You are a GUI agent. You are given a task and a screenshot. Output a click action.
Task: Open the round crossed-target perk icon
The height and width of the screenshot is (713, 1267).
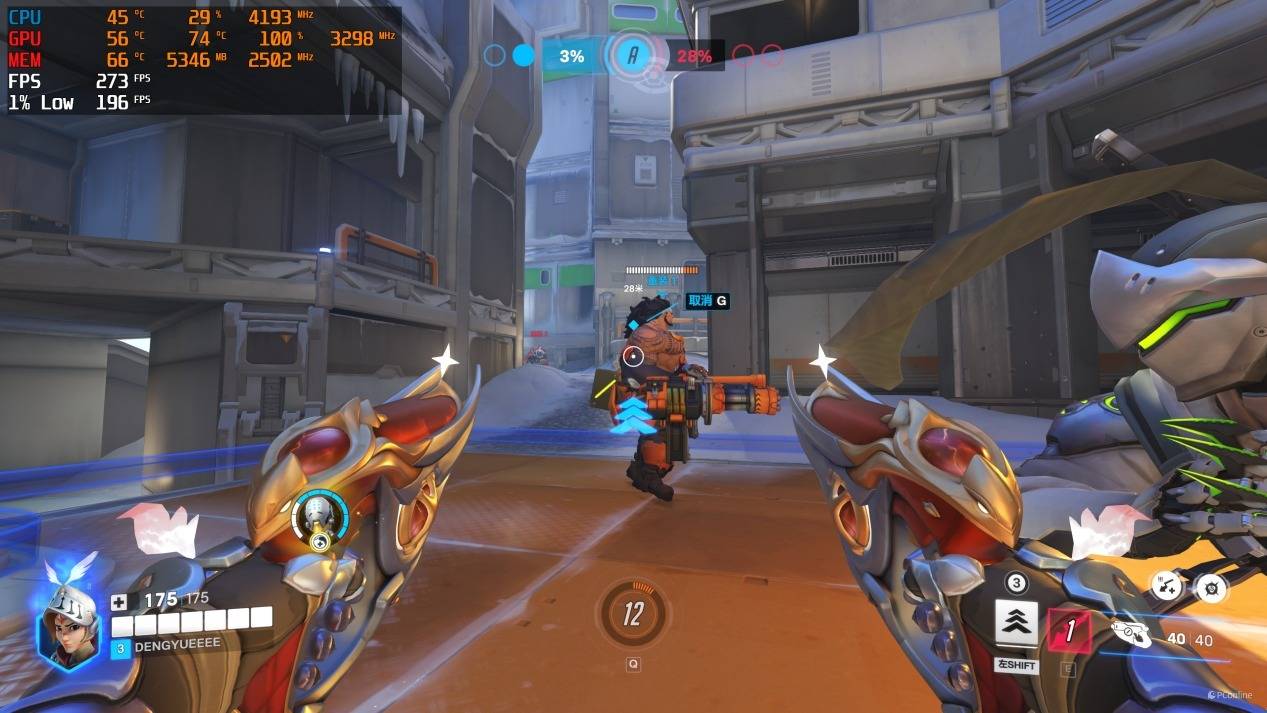pyautogui.click(x=1212, y=588)
